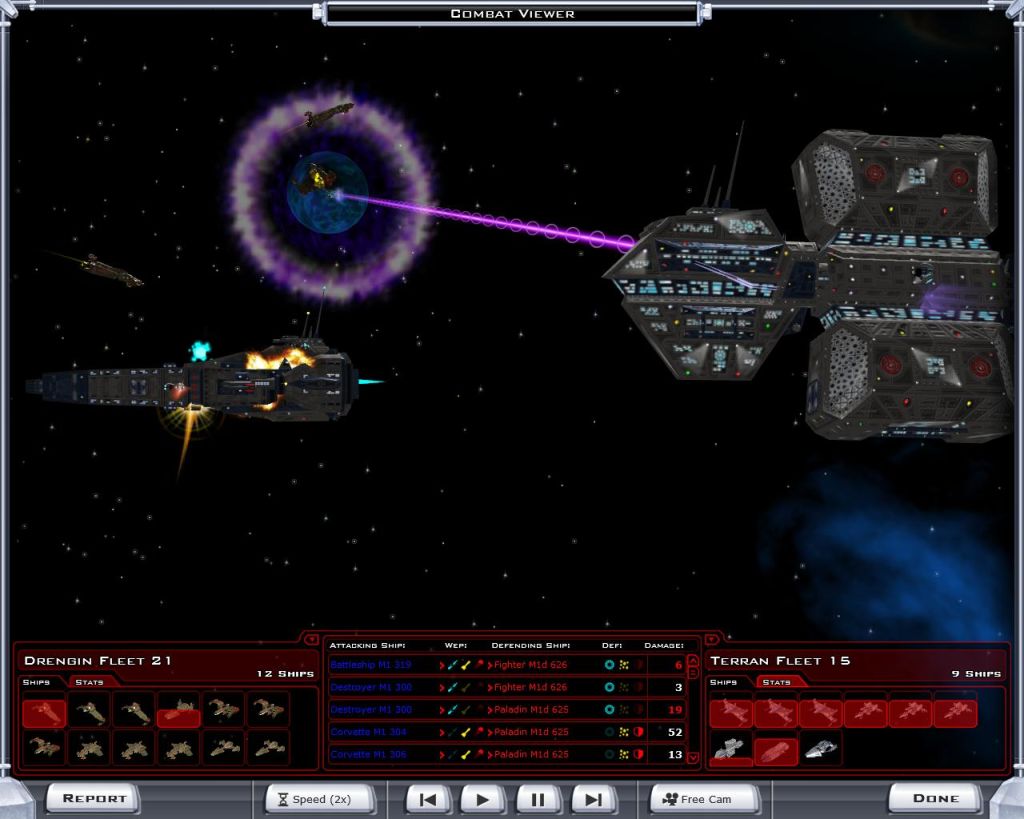Skip back to the start of combat

pyautogui.click(x=428, y=799)
